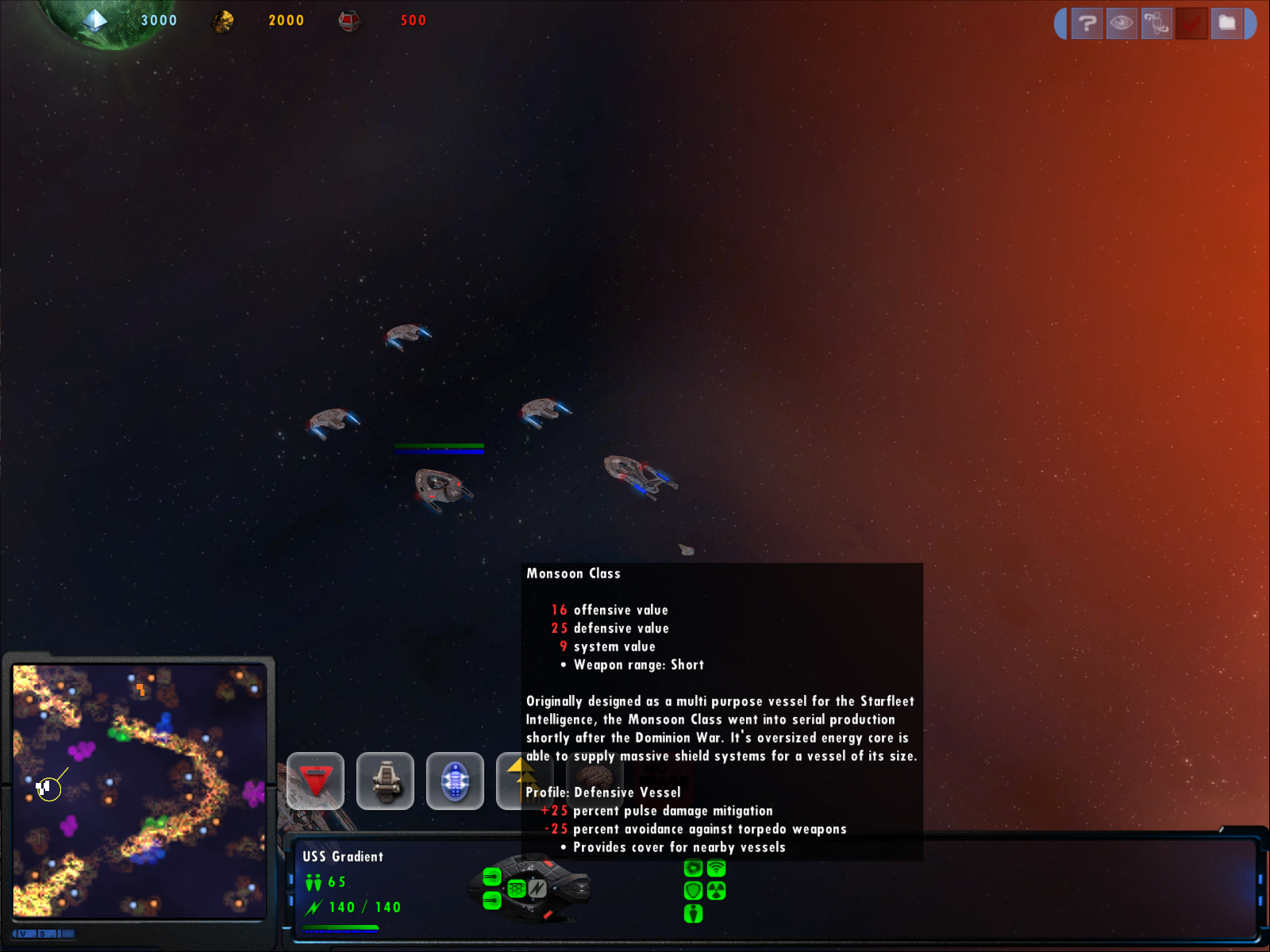
Task: Select the ship with the health bar
Action: pyautogui.click(x=441, y=486)
